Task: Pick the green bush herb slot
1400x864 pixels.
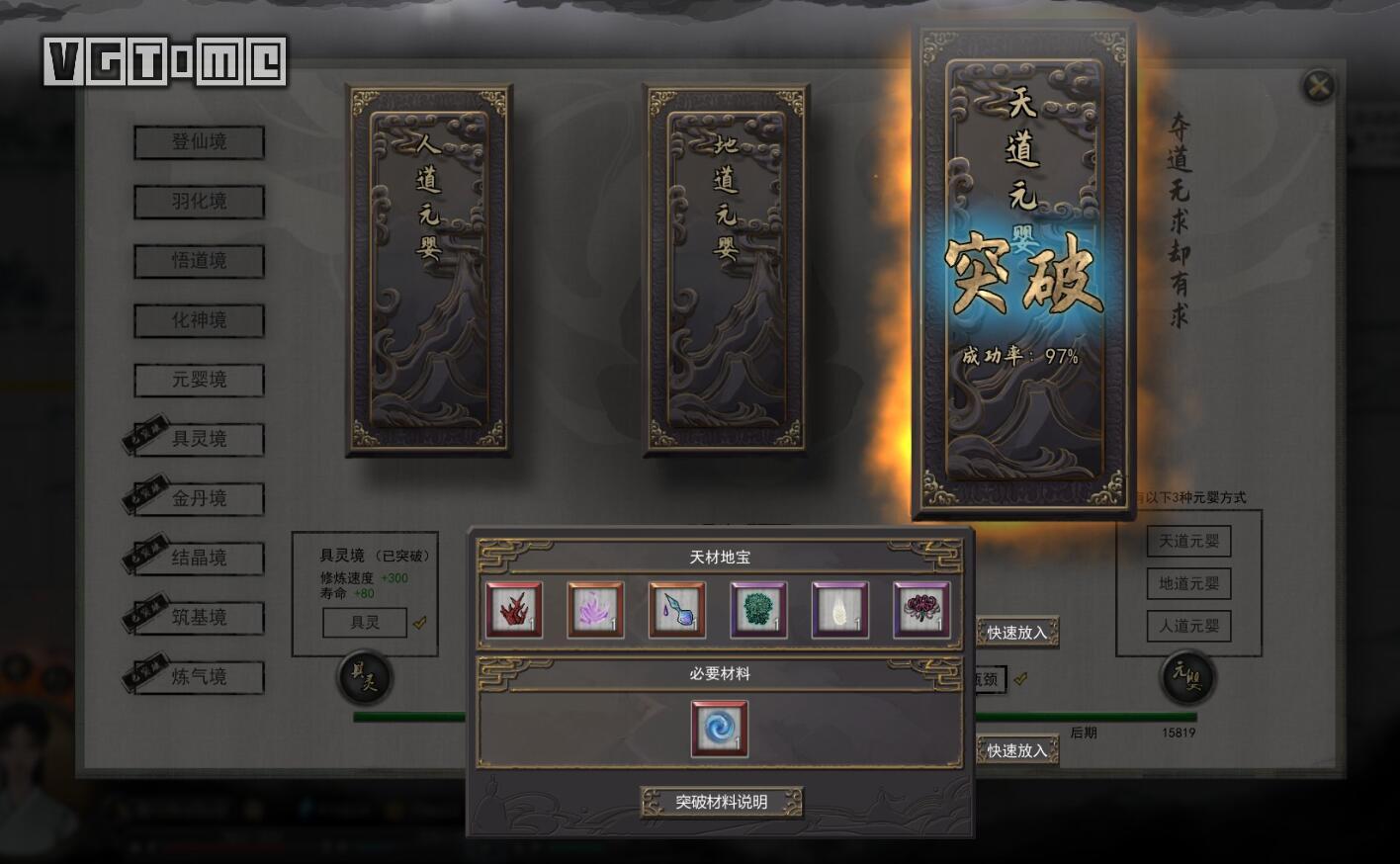Action: 758,610
